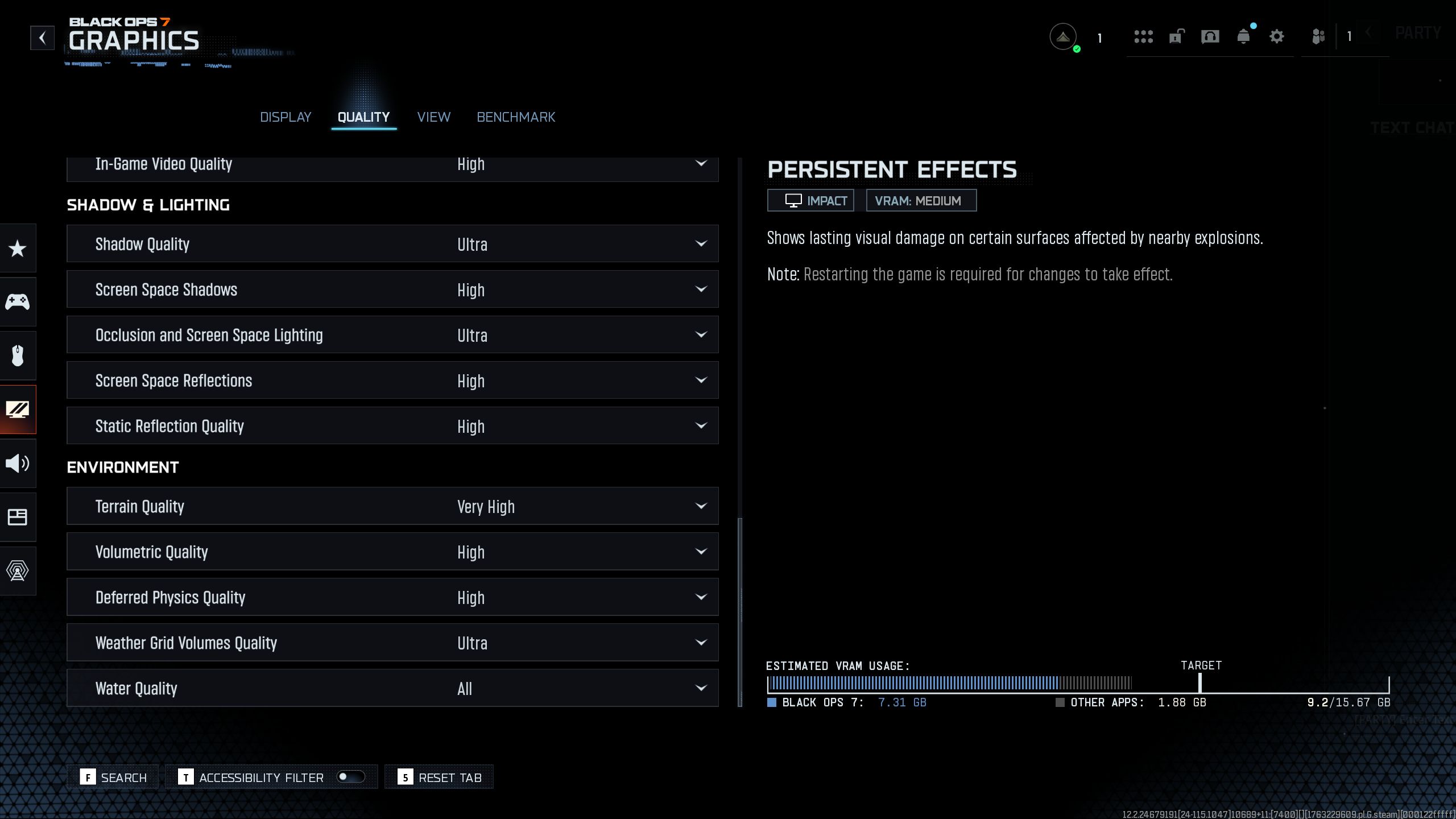The height and width of the screenshot is (819, 1456).
Task: Toggle the Accessibility Filter switch
Action: pos(350,777)
